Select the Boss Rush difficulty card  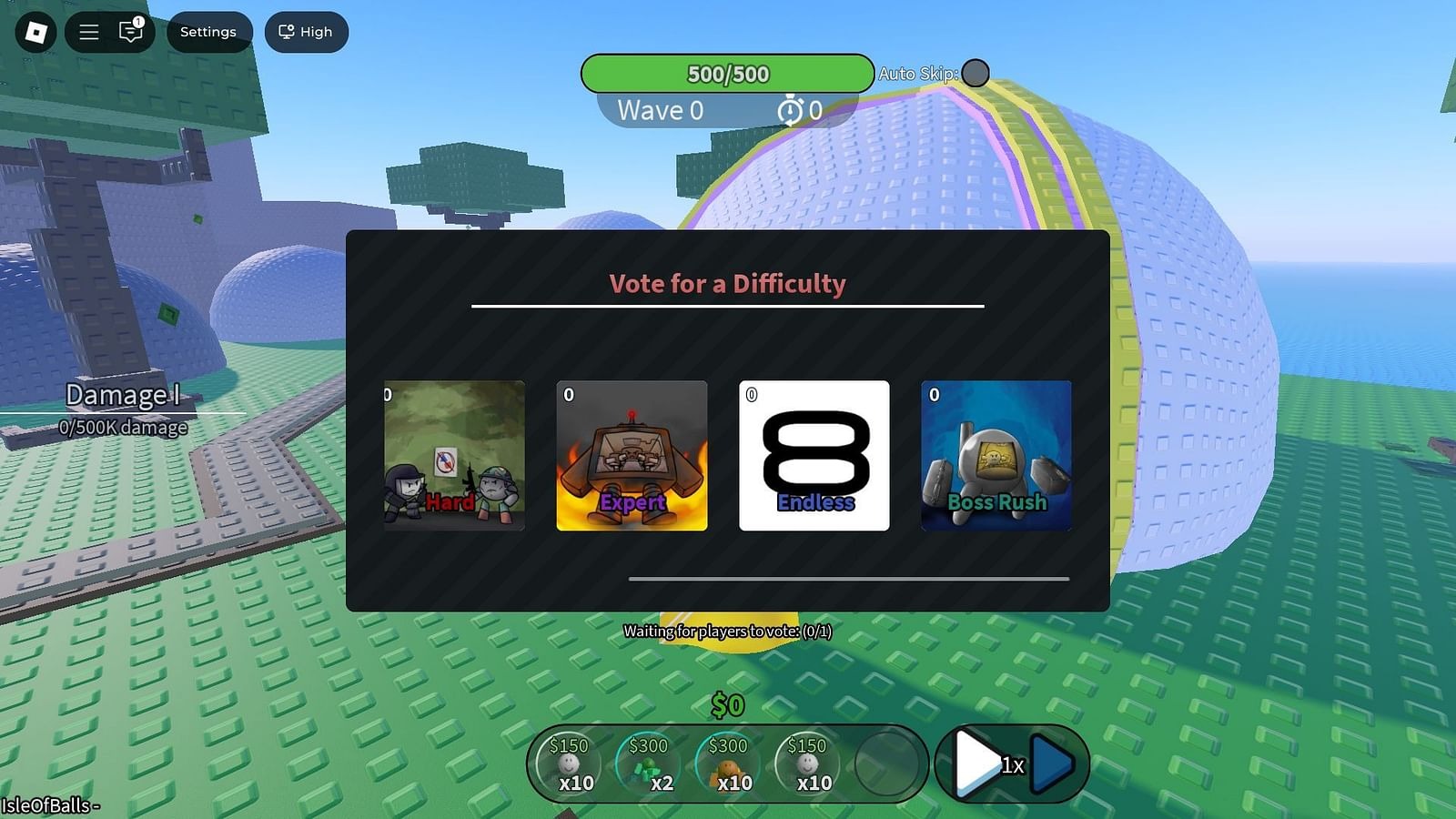click(x=996, y=455)
